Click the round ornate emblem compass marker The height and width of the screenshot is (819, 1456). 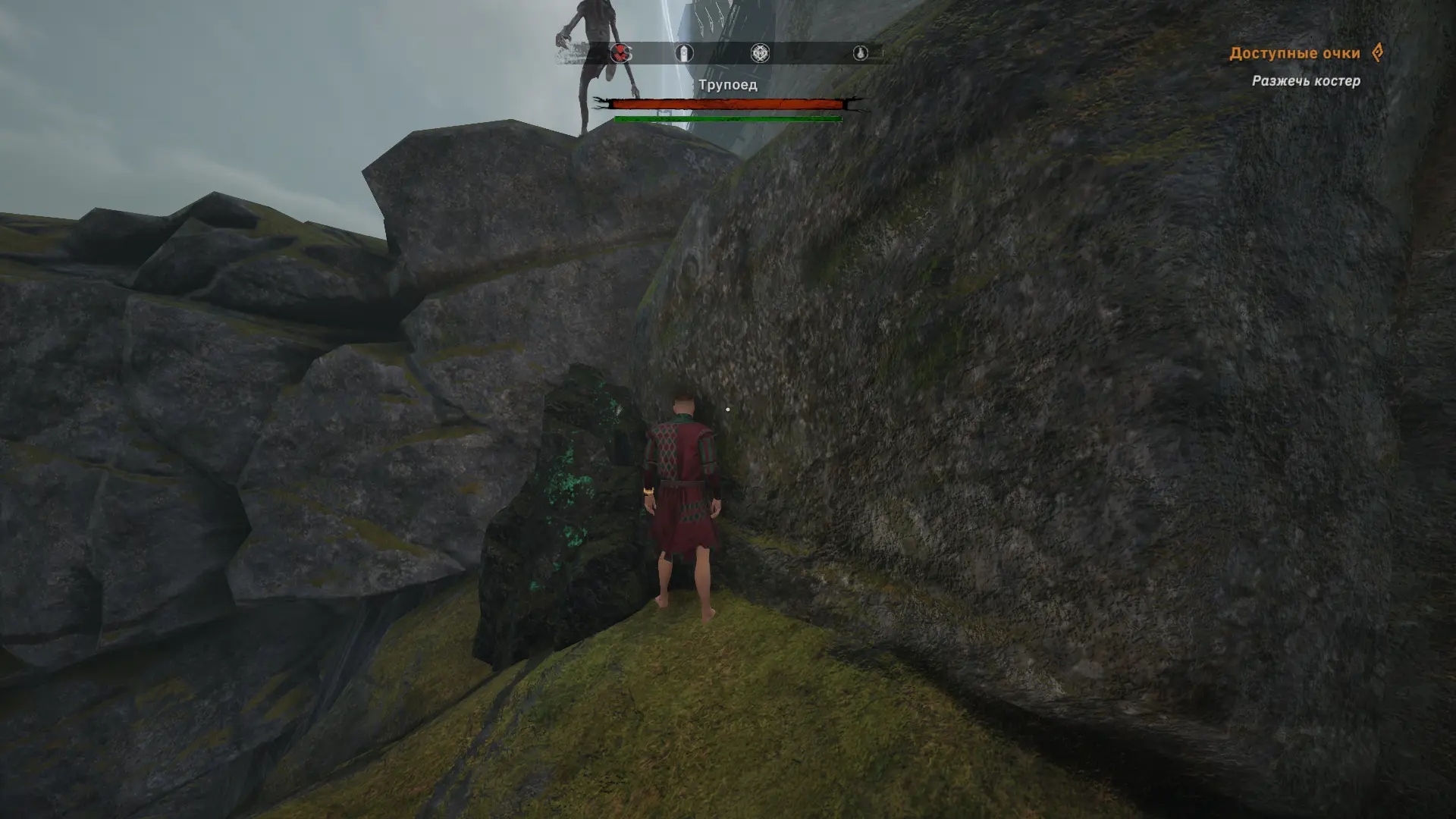[x=760, y=53]
